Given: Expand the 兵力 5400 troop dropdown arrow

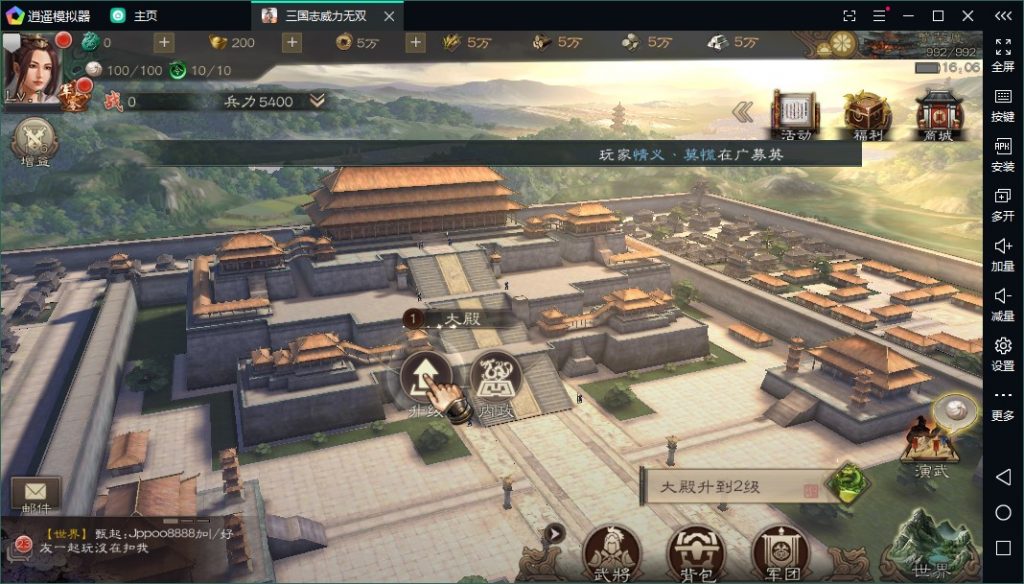Looking at the screenshot, I should tap(317, 101).
